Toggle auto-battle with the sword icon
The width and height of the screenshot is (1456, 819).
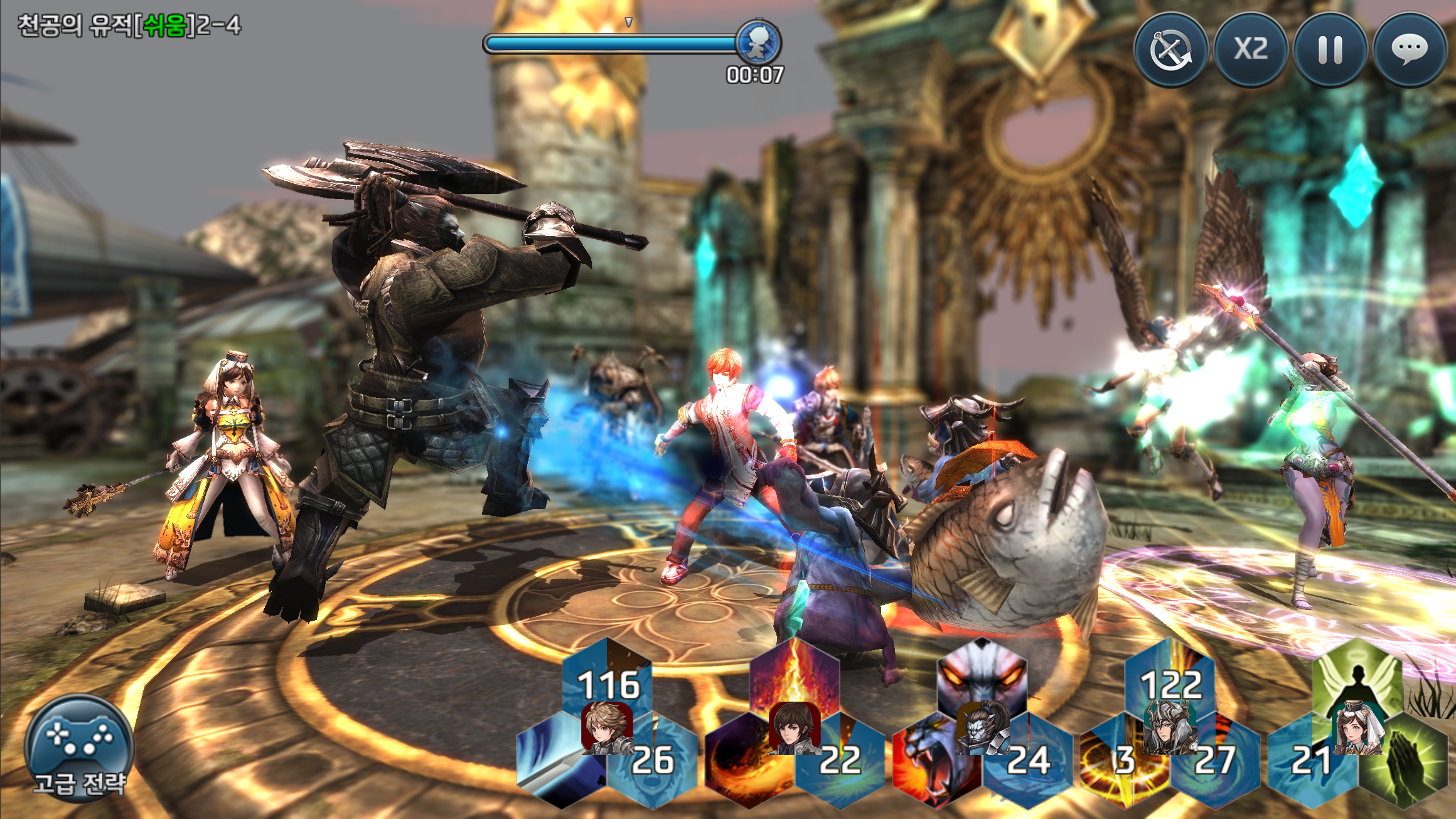click(x=1170, y=50)
